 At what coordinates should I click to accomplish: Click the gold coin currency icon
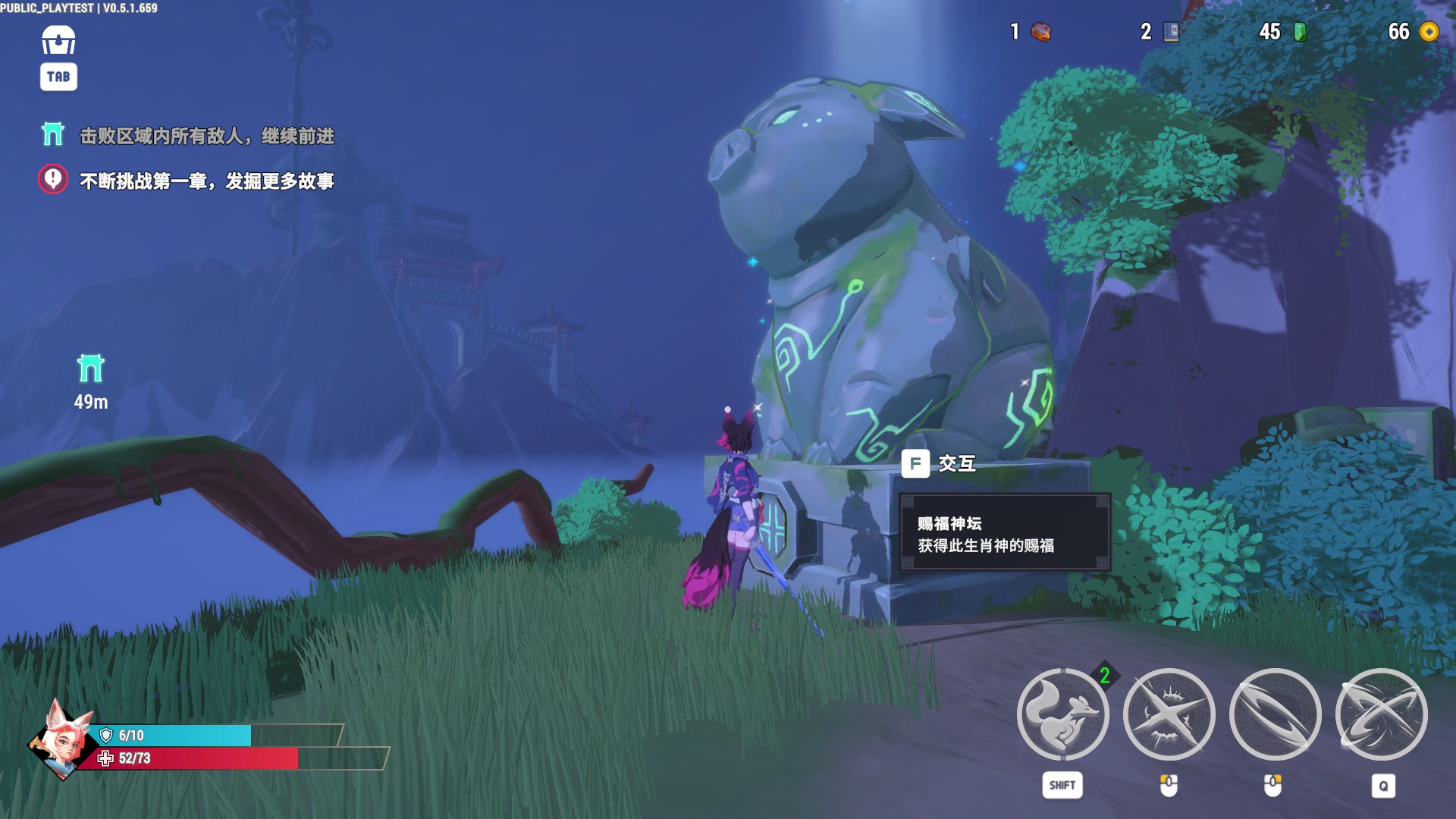(x=1429, y=31)
